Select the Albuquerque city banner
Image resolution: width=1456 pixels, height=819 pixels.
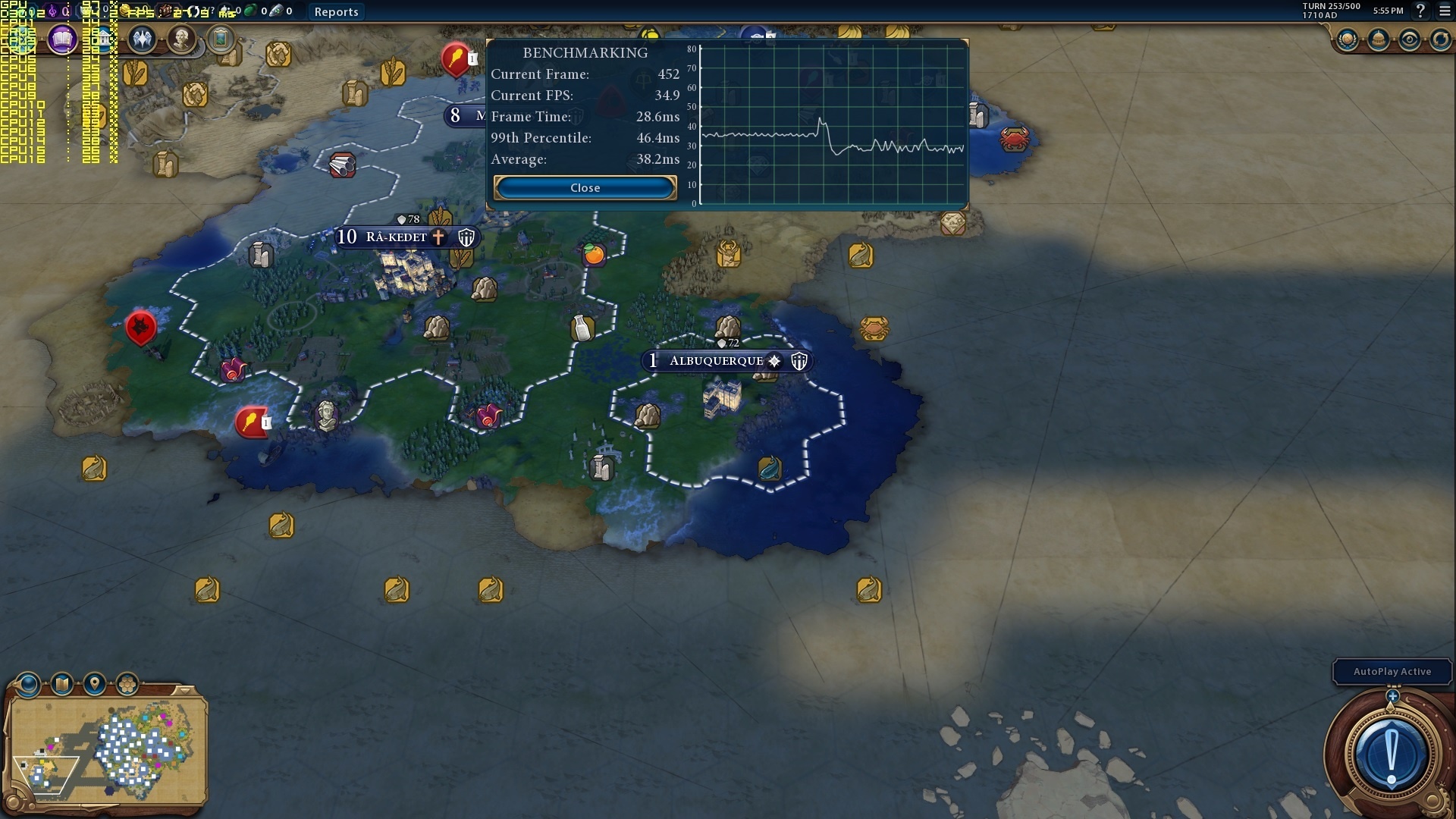tap(717, 361)
